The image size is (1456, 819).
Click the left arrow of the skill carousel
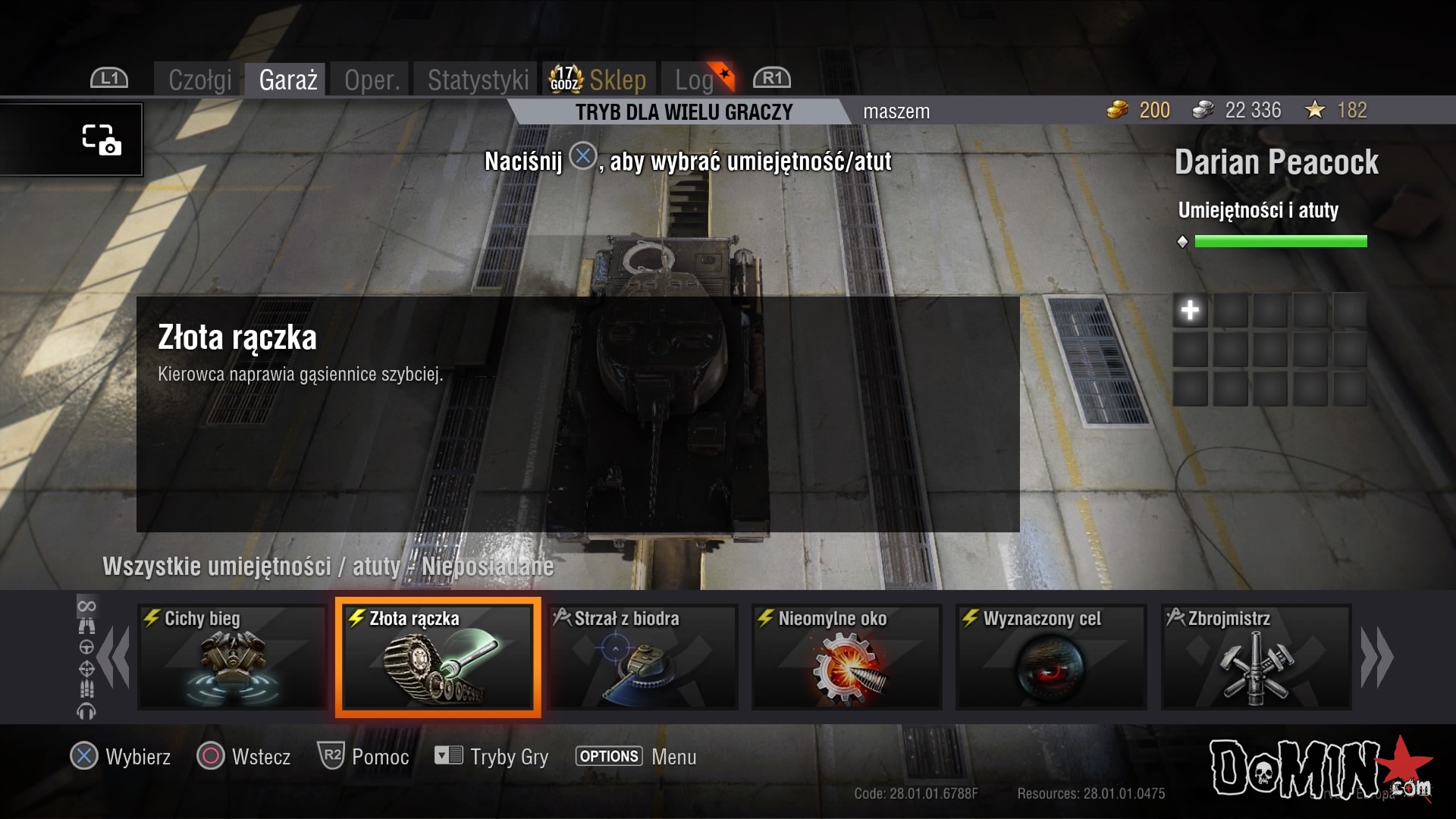[x=115, y=657]
